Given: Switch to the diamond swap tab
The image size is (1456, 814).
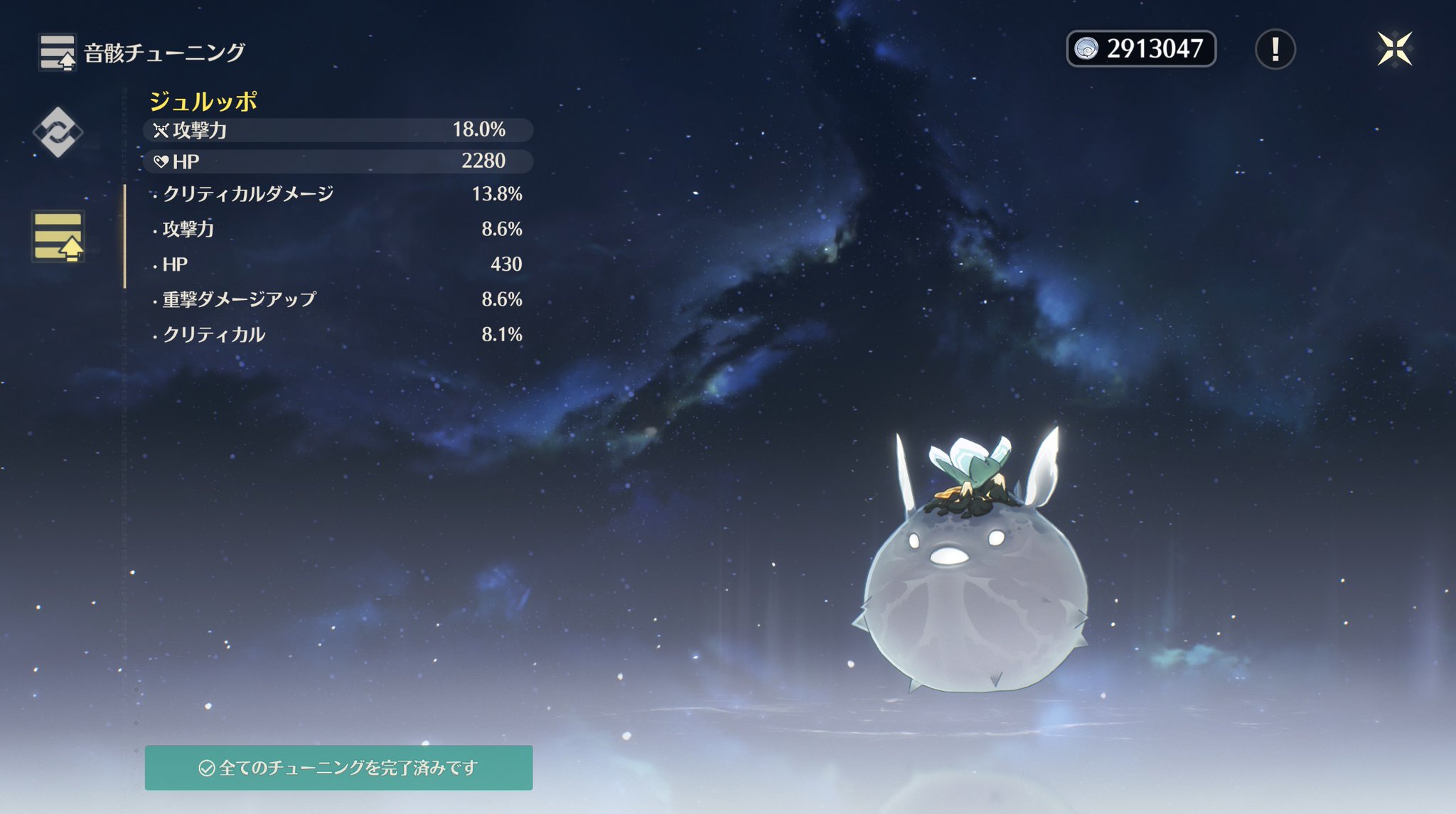Looking at the screenshot, I should (58, 132).
